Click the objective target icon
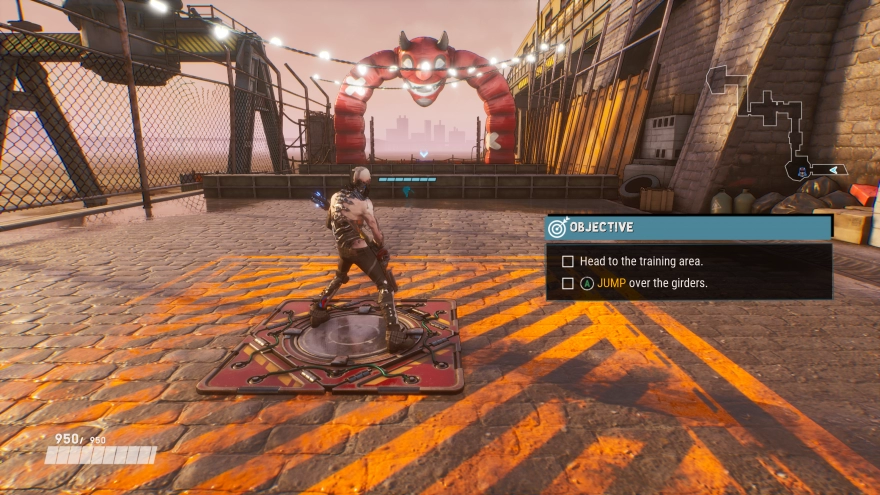Viewport: 880px width, 495px height. [558, 228]
